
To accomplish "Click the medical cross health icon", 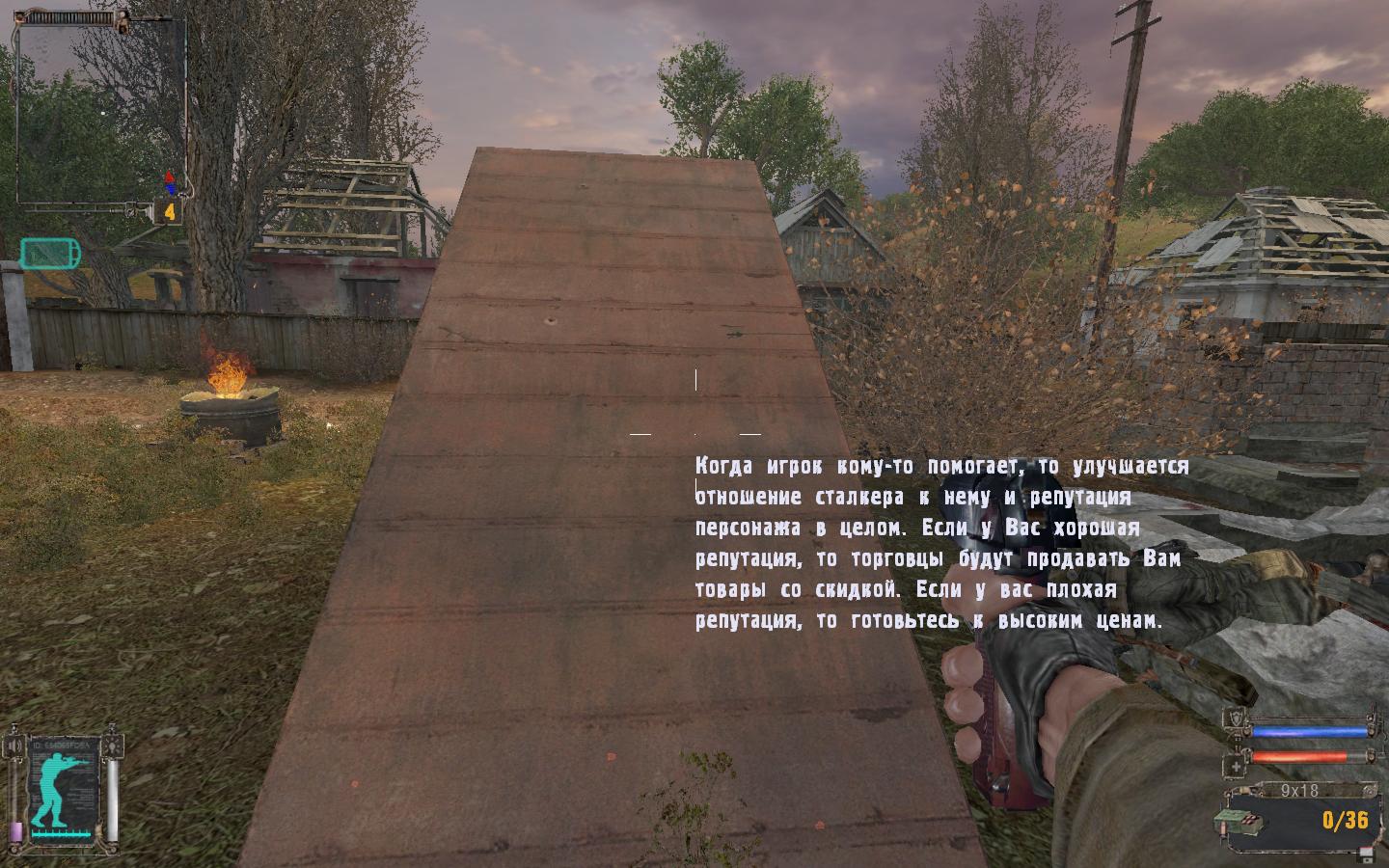I will (1237, 766).
